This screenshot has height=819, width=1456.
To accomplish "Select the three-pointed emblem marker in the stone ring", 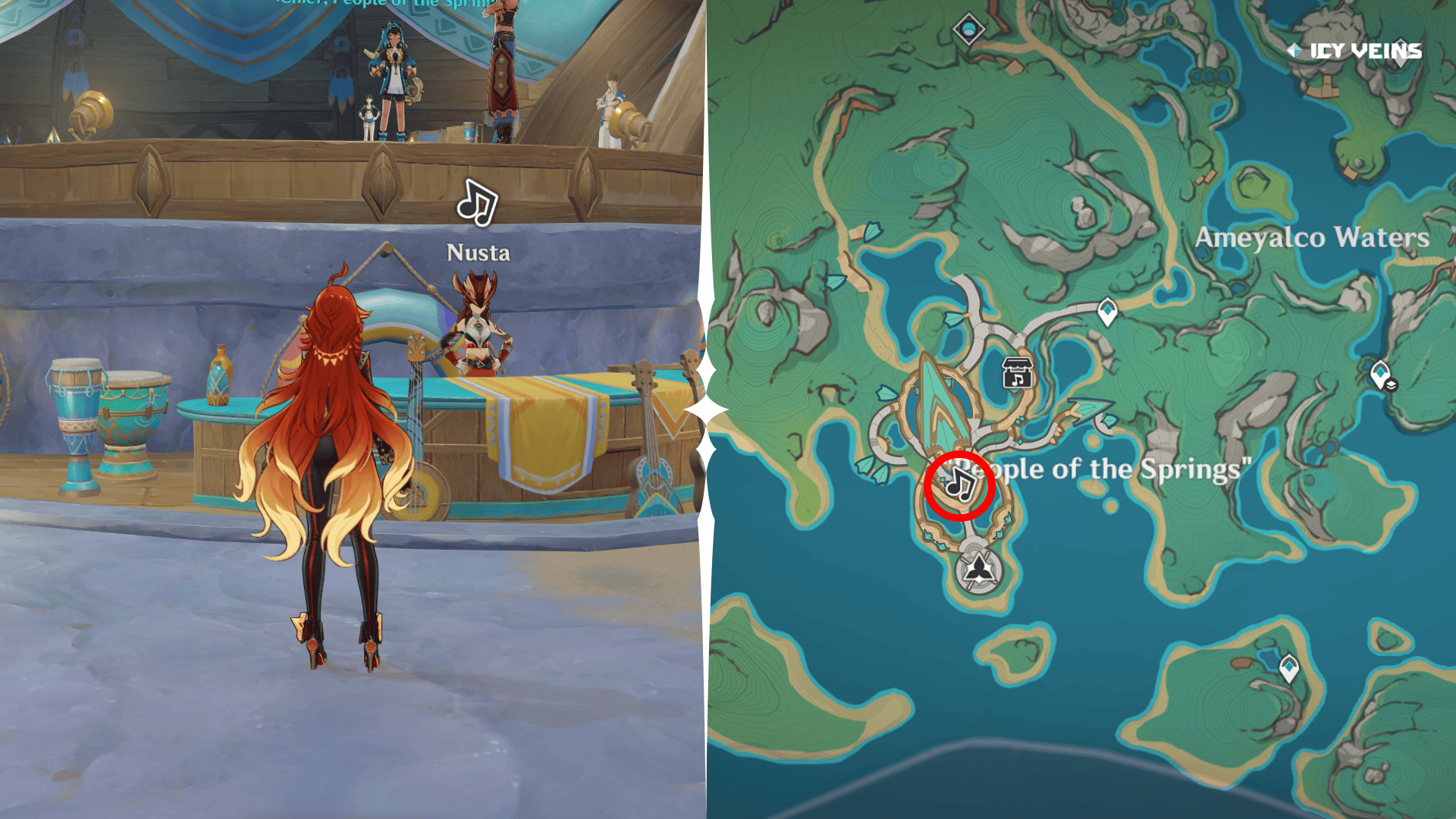I will (x=979, y=568).
